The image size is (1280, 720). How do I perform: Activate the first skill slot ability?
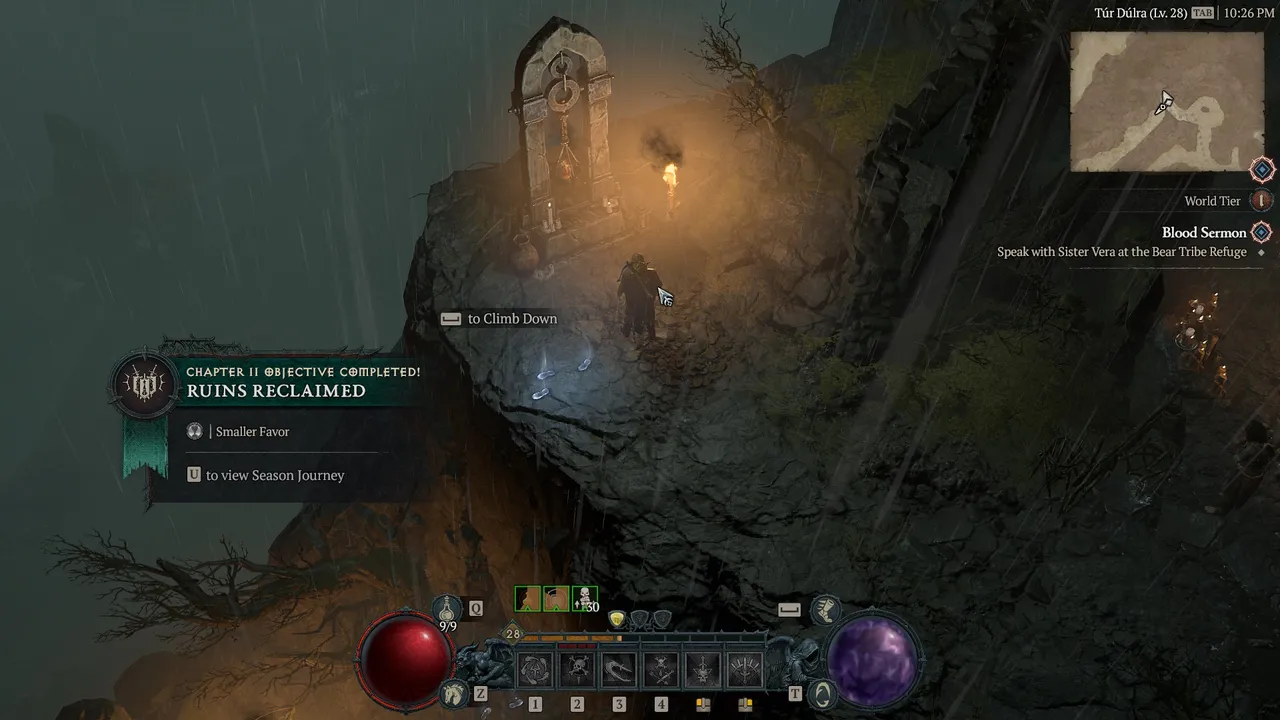pos(535,669)
